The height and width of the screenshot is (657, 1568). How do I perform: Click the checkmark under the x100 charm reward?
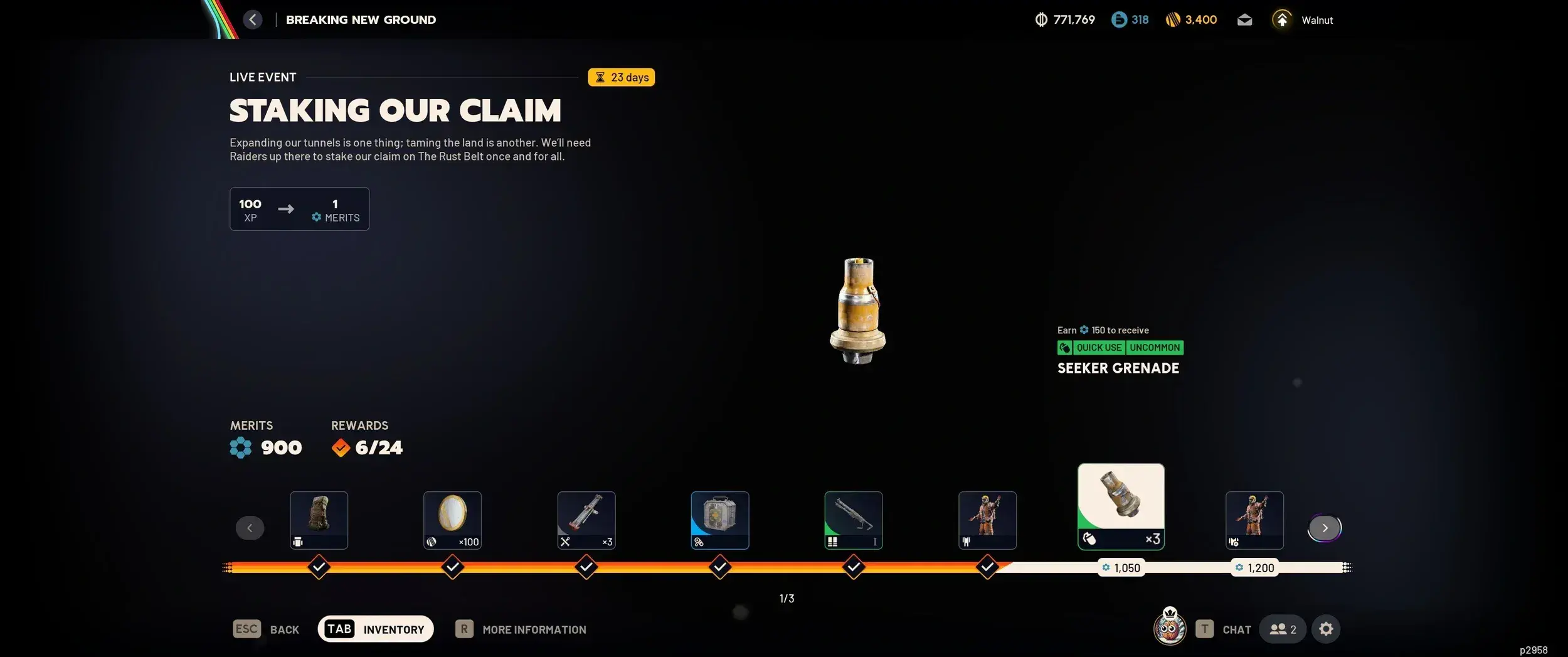(452, 567)
